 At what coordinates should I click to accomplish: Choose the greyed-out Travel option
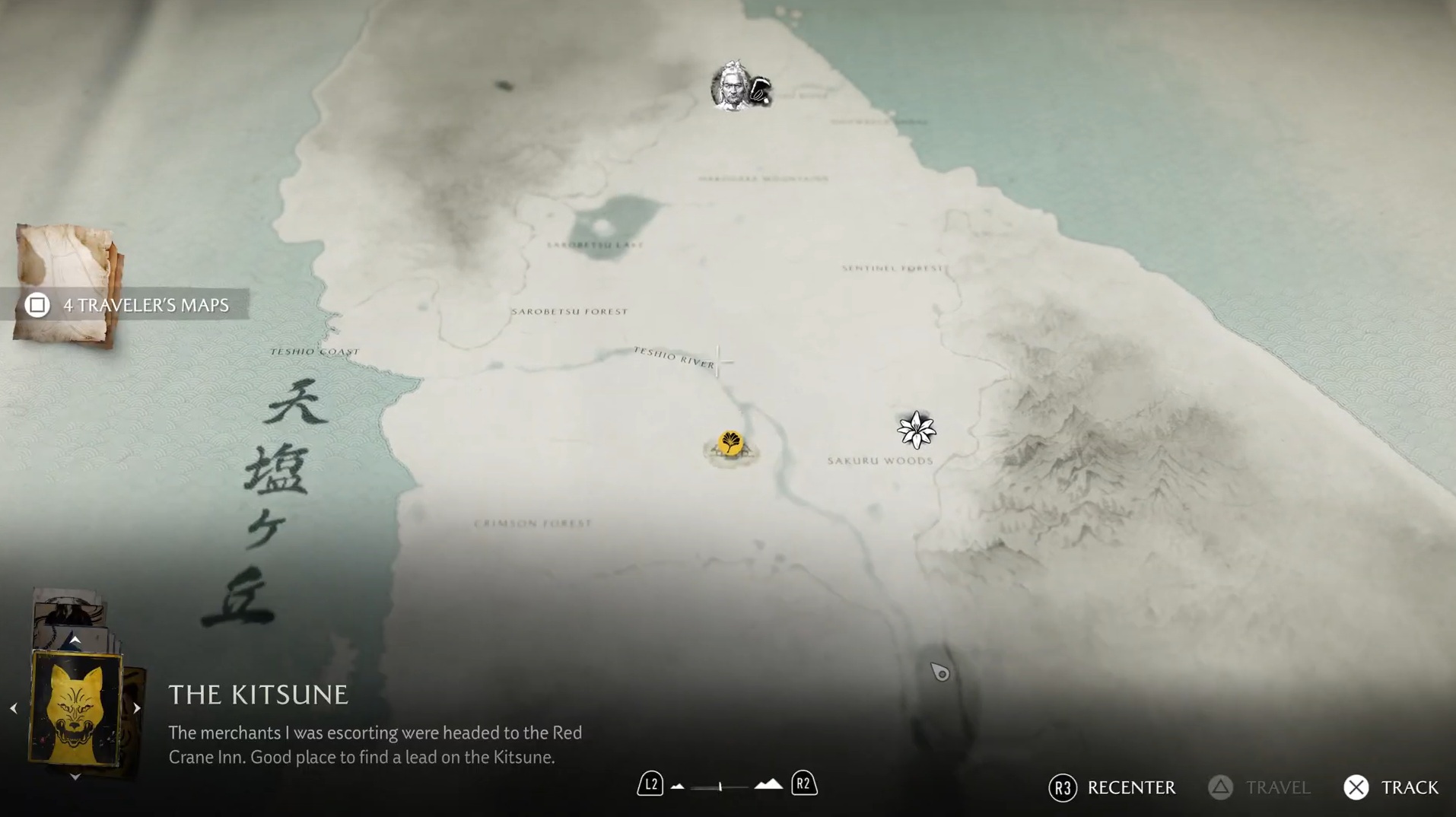click(x=1259, y=788)
